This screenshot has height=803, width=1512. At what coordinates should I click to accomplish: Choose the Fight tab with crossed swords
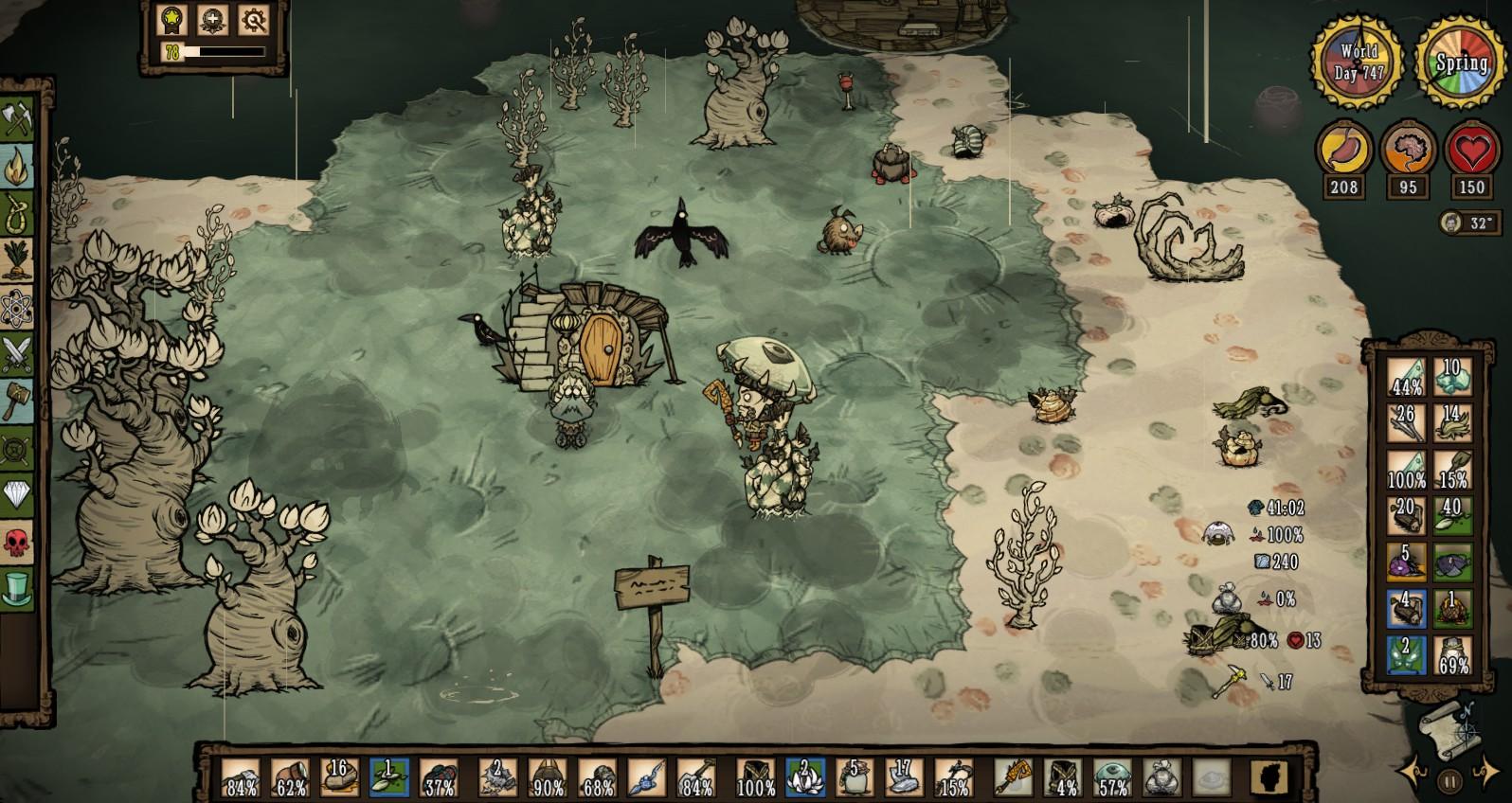coord(17,354)
